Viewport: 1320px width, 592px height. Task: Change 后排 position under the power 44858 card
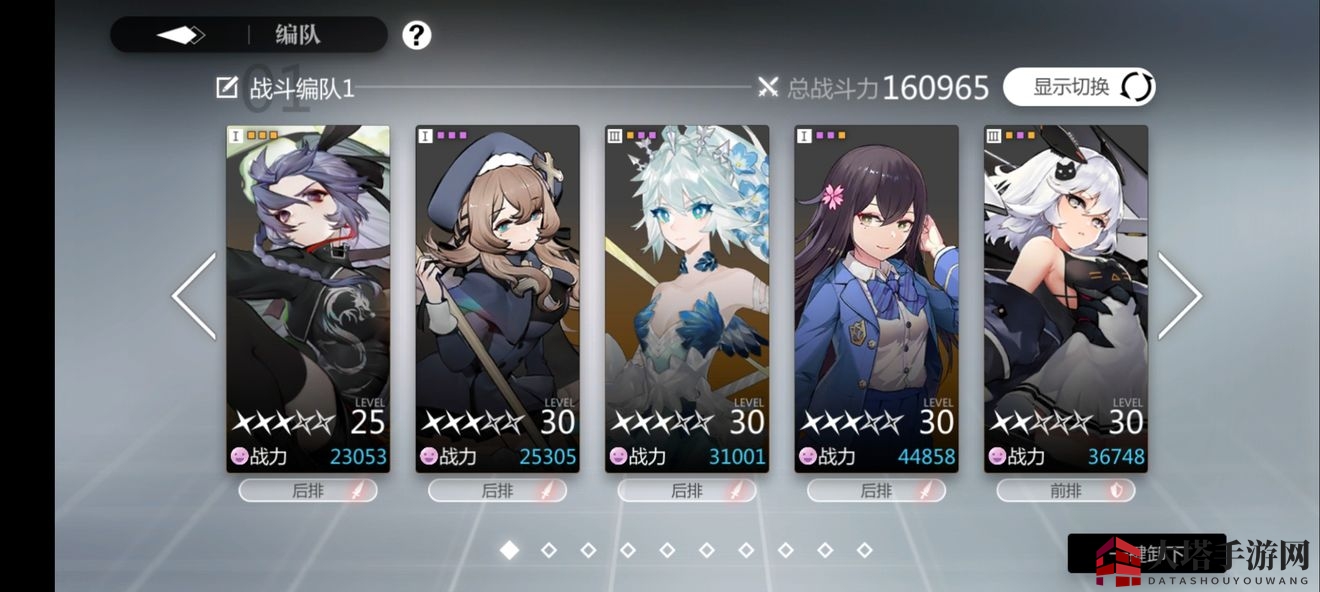(876, 491)
